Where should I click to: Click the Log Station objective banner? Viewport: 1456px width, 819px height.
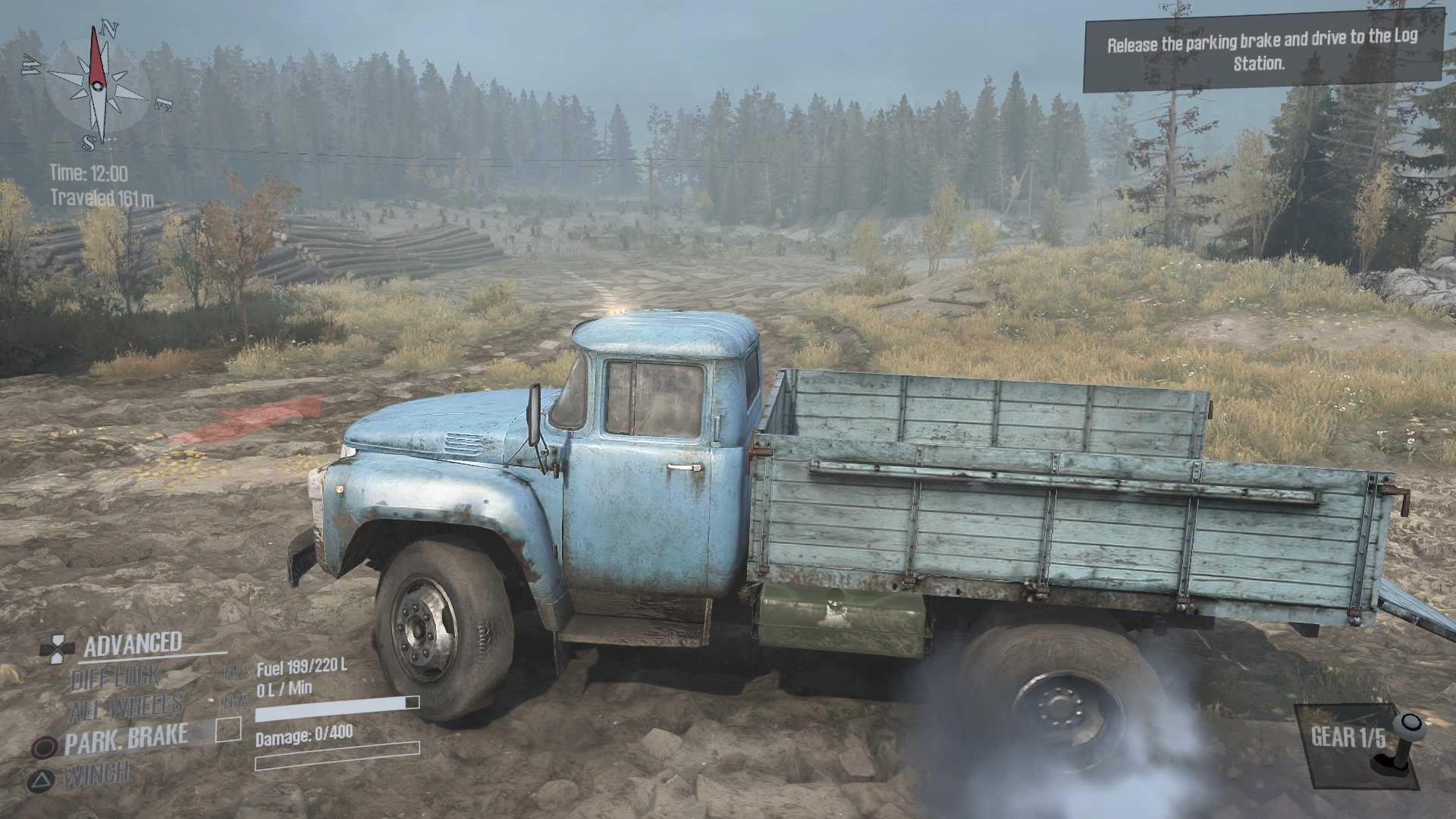click(x=1264, y=55)
